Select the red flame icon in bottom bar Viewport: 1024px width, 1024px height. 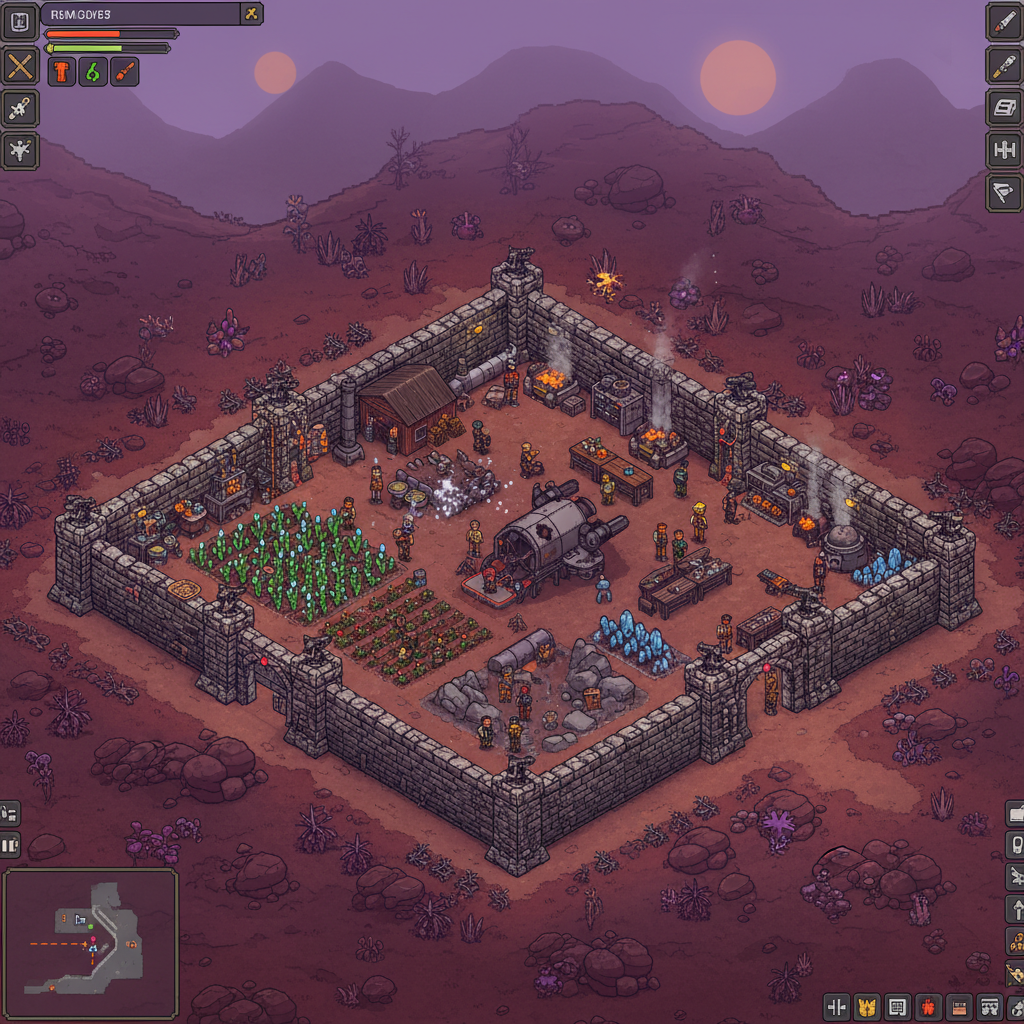928,1006
